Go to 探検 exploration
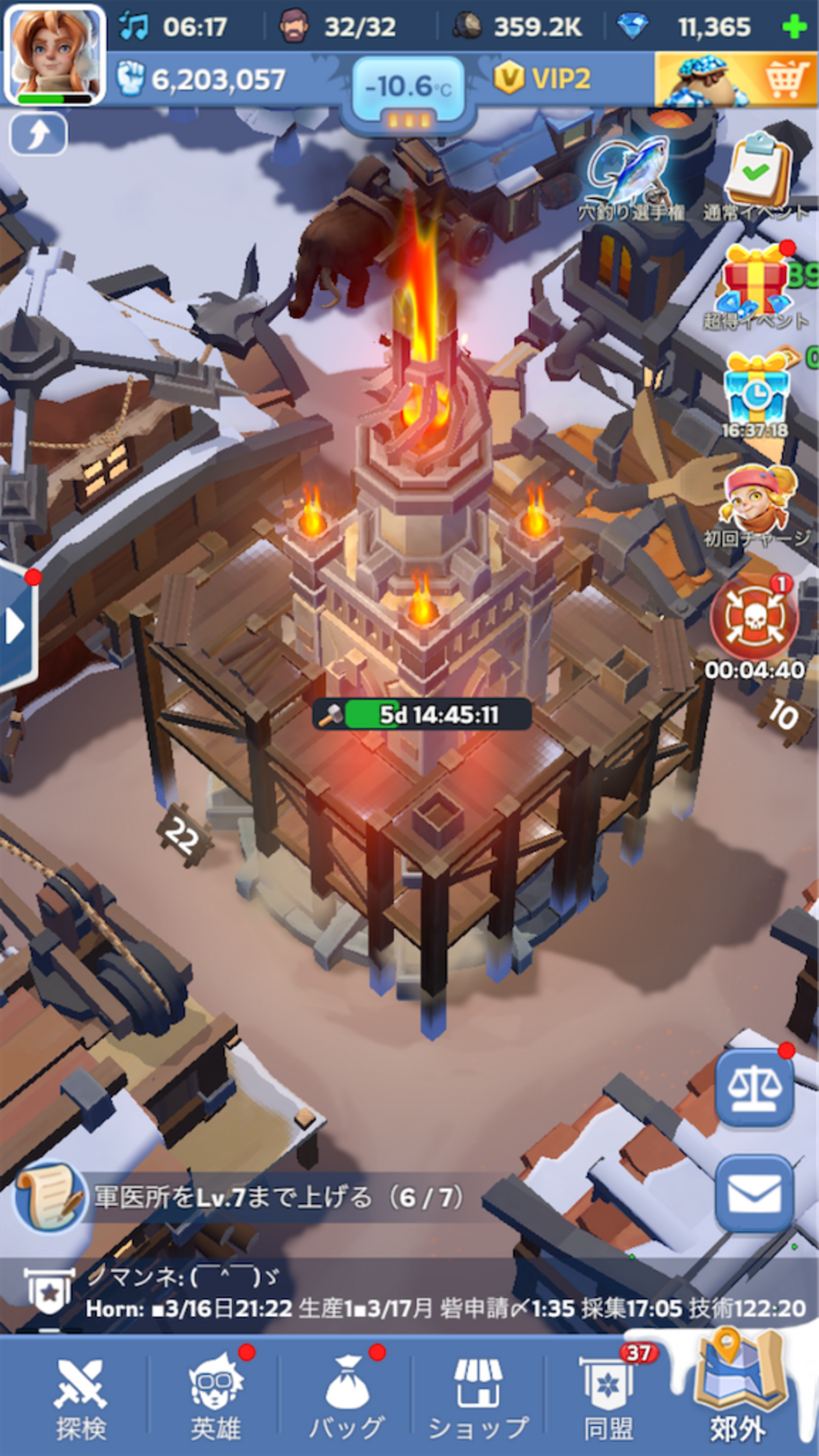Image resolution: width=819 pixels, height=1456 pixels. [x=81, y=1399]
